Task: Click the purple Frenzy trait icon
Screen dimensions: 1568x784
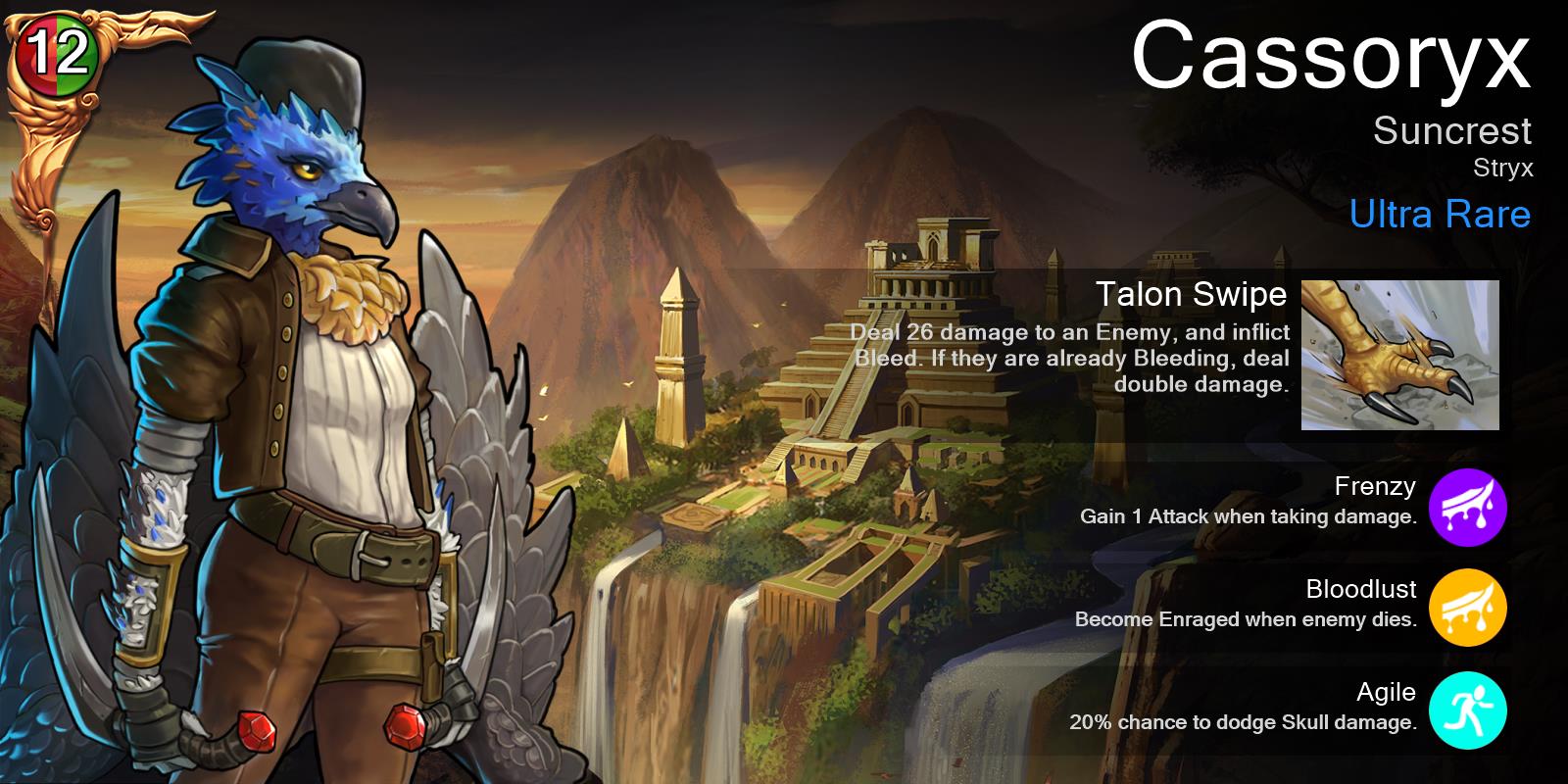Action: coord(1466,507)
